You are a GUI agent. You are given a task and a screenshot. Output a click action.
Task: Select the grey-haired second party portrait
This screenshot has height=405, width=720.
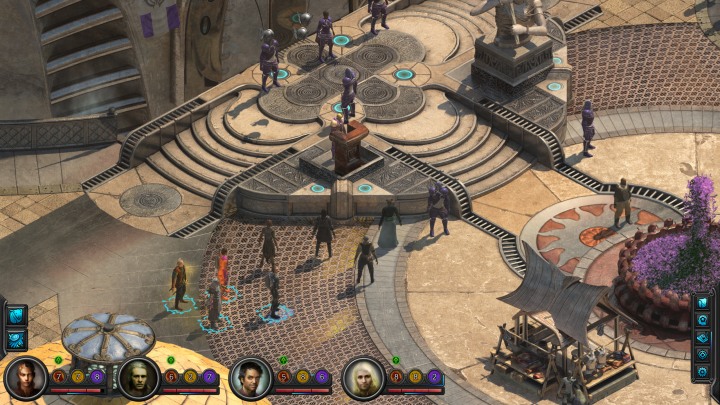(x=138, y=378)
